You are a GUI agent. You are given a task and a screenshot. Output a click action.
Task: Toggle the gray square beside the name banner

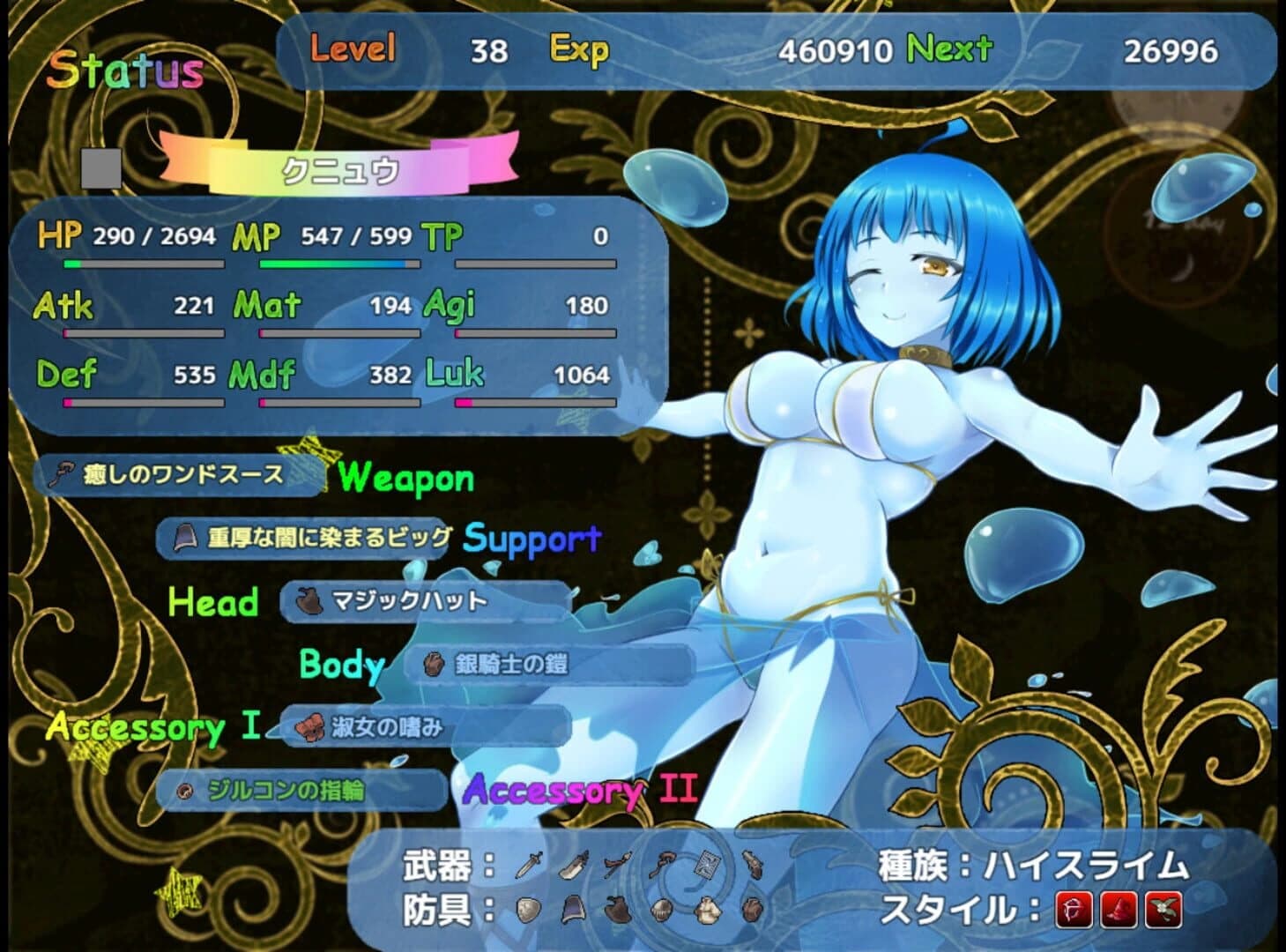click(100, 167)
